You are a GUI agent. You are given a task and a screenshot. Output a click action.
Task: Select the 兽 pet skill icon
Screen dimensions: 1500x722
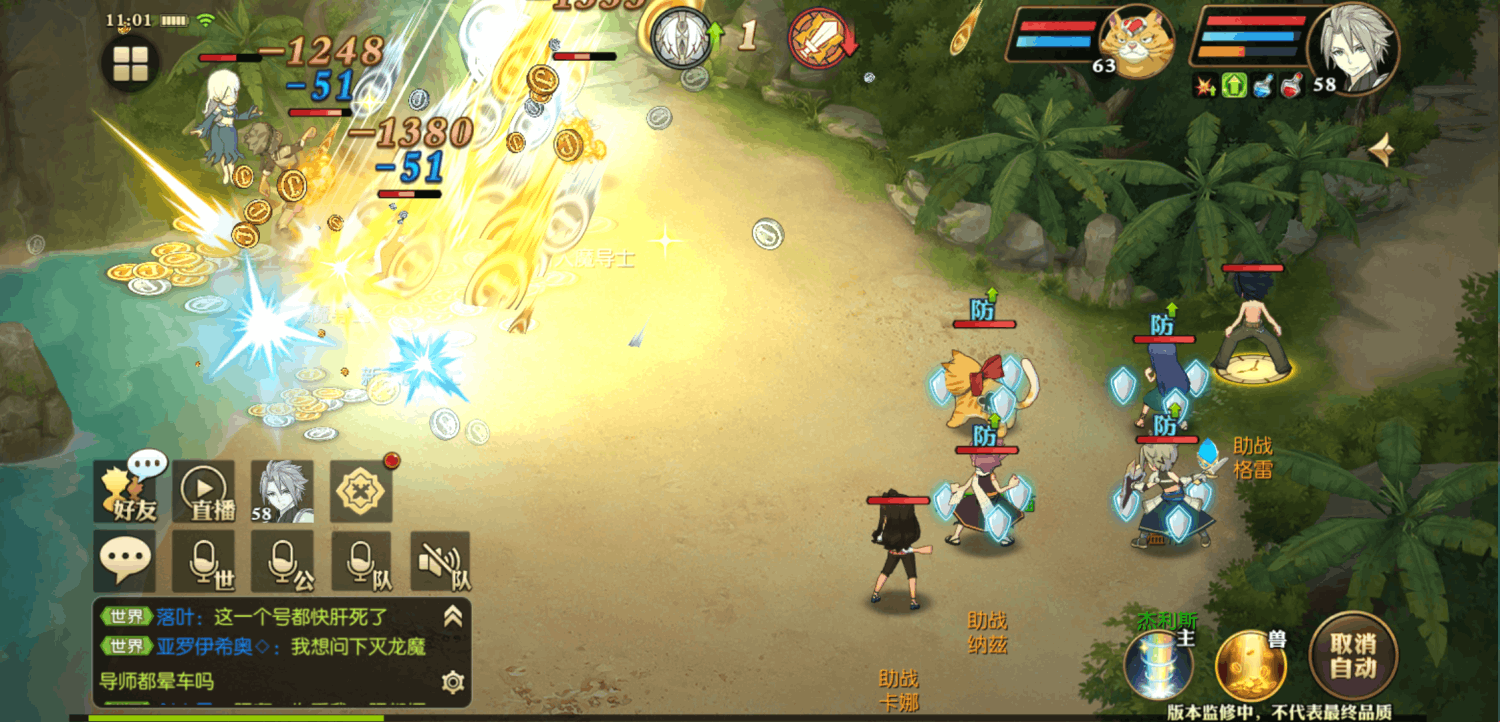tap(1250, 663)
